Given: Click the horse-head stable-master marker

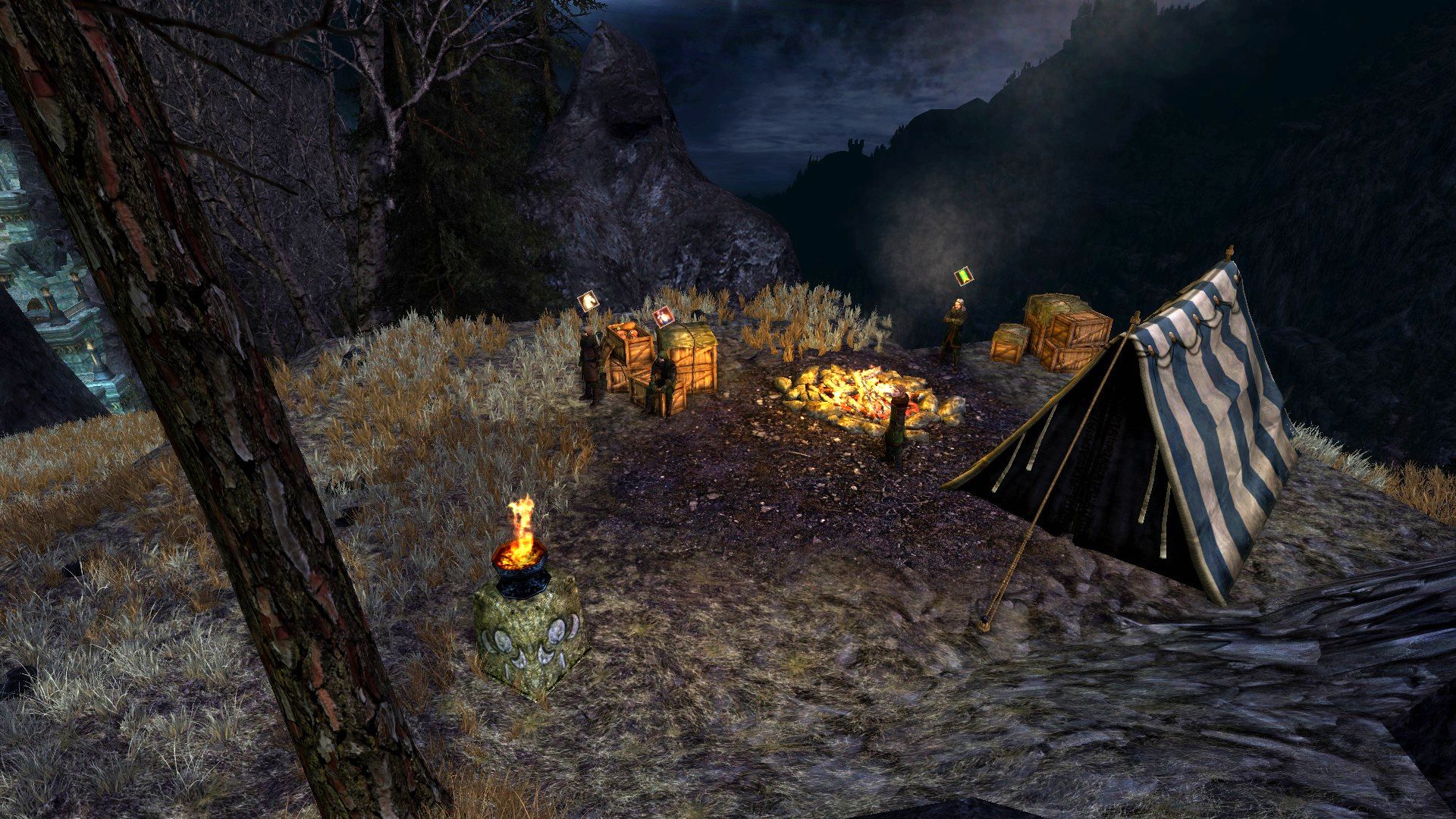Looking at the screenshot, I should [588, 303].
